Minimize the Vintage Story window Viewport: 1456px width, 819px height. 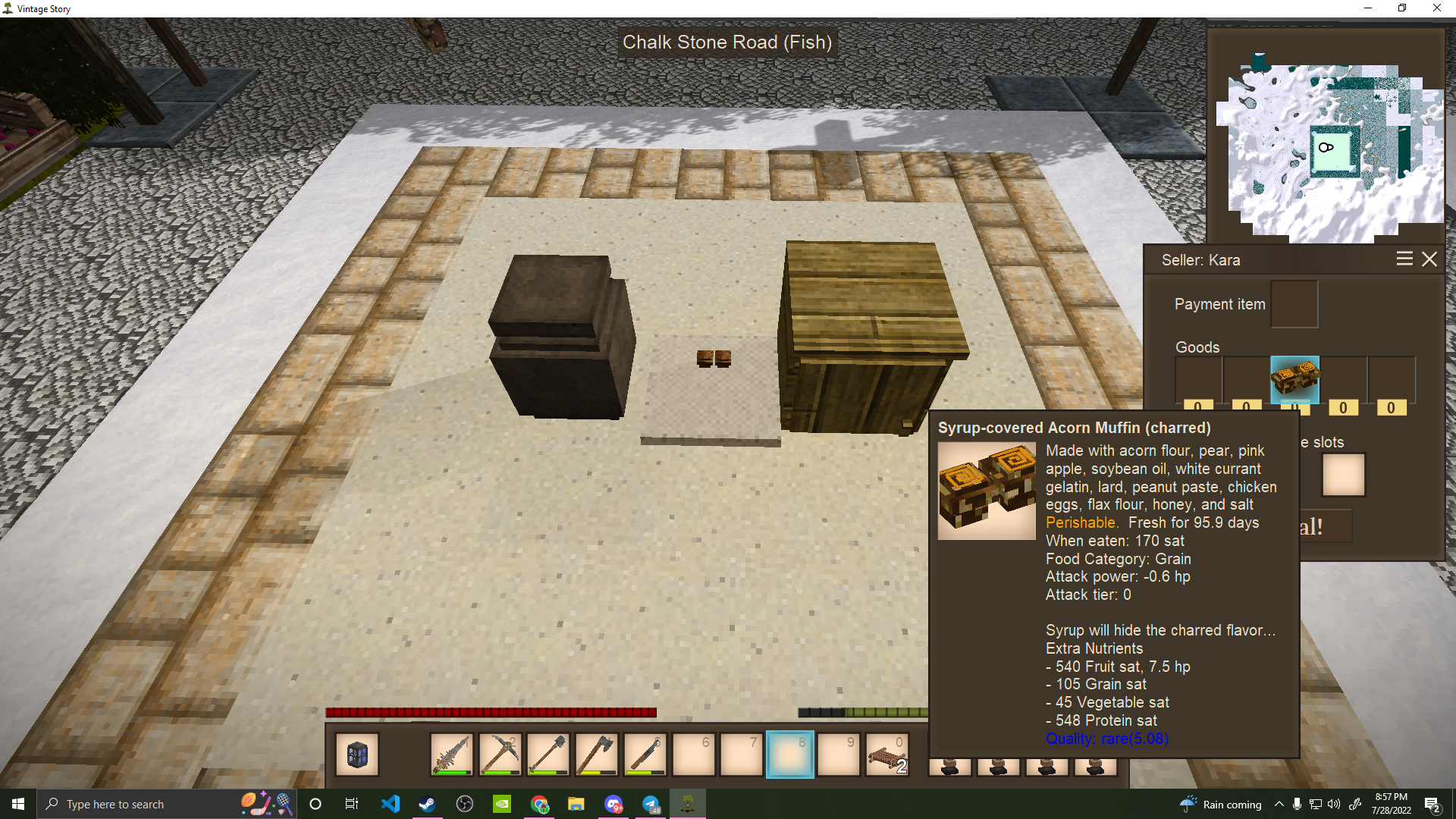(1368, 8)
